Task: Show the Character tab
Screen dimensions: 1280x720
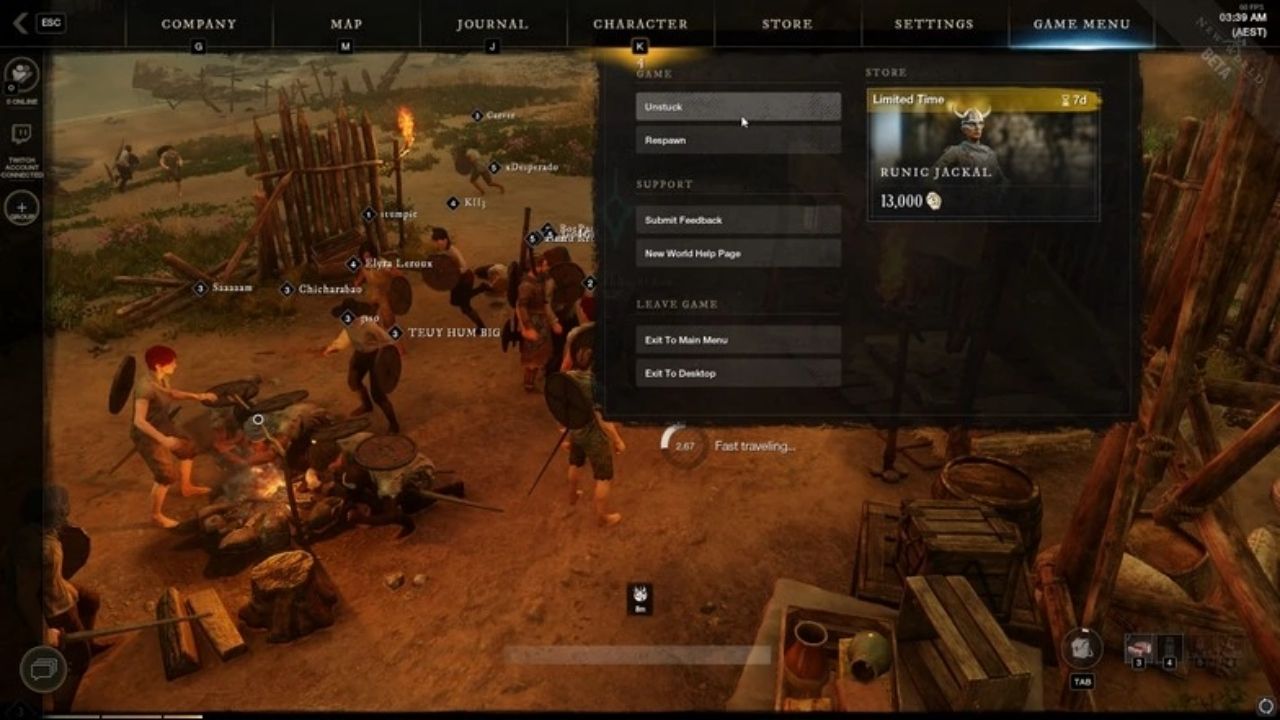Action: click(640, 24)
